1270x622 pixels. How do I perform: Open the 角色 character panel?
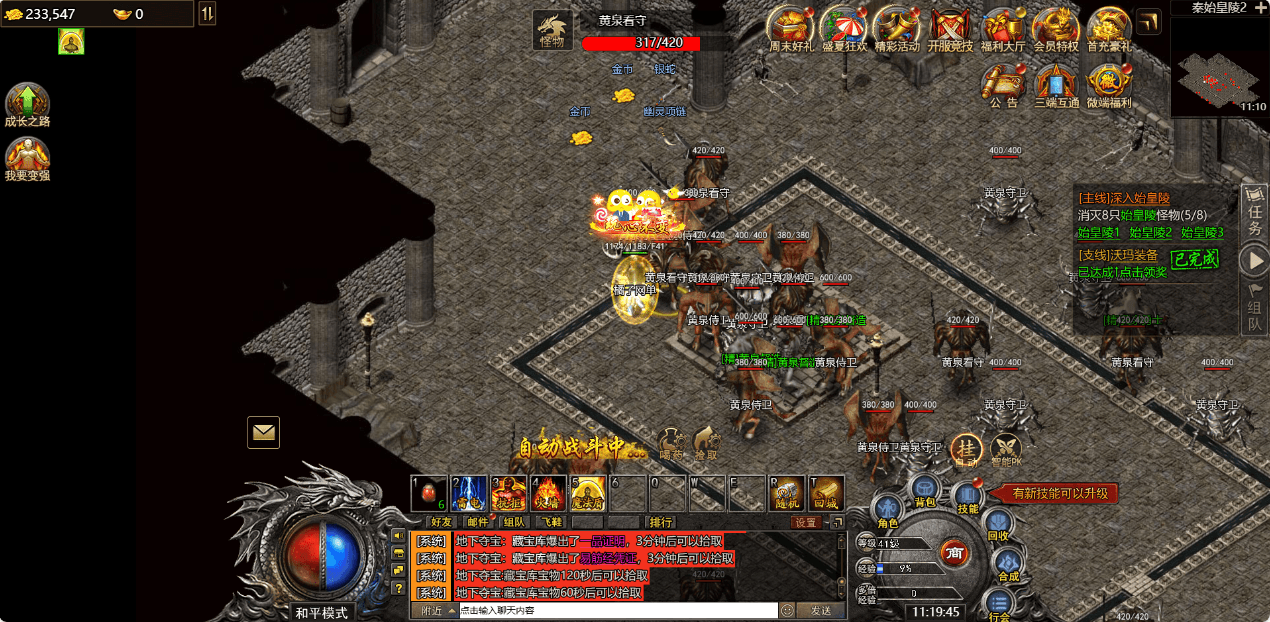[887, 510]
